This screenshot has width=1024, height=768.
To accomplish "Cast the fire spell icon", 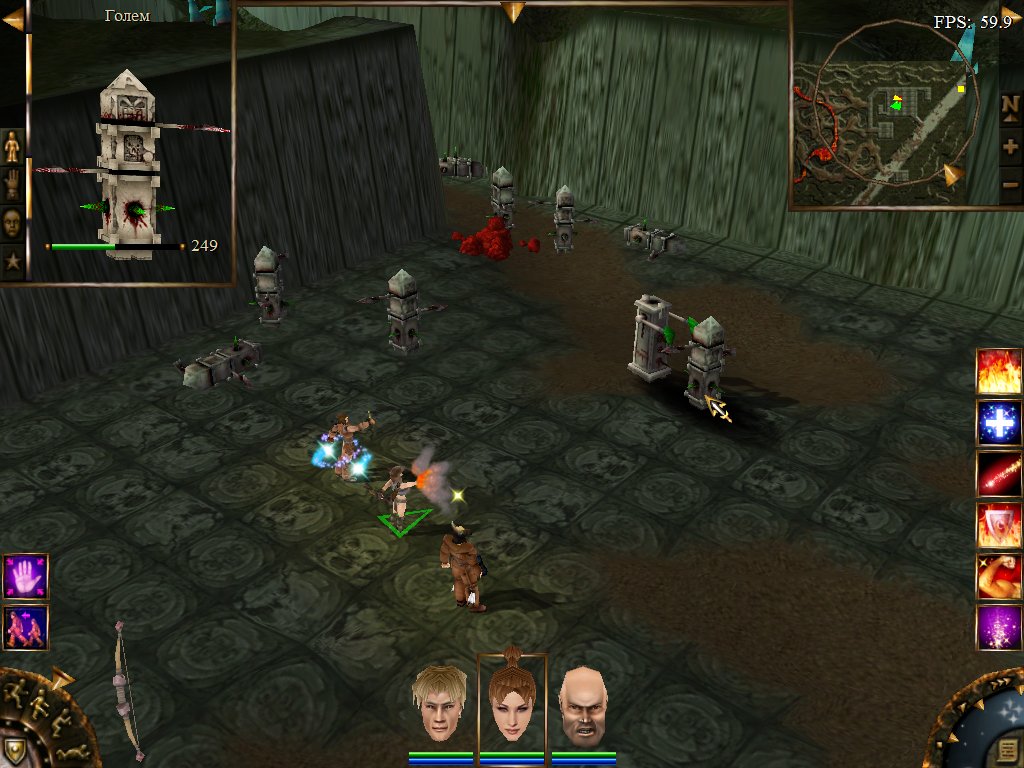I will [x=999, y=371].
